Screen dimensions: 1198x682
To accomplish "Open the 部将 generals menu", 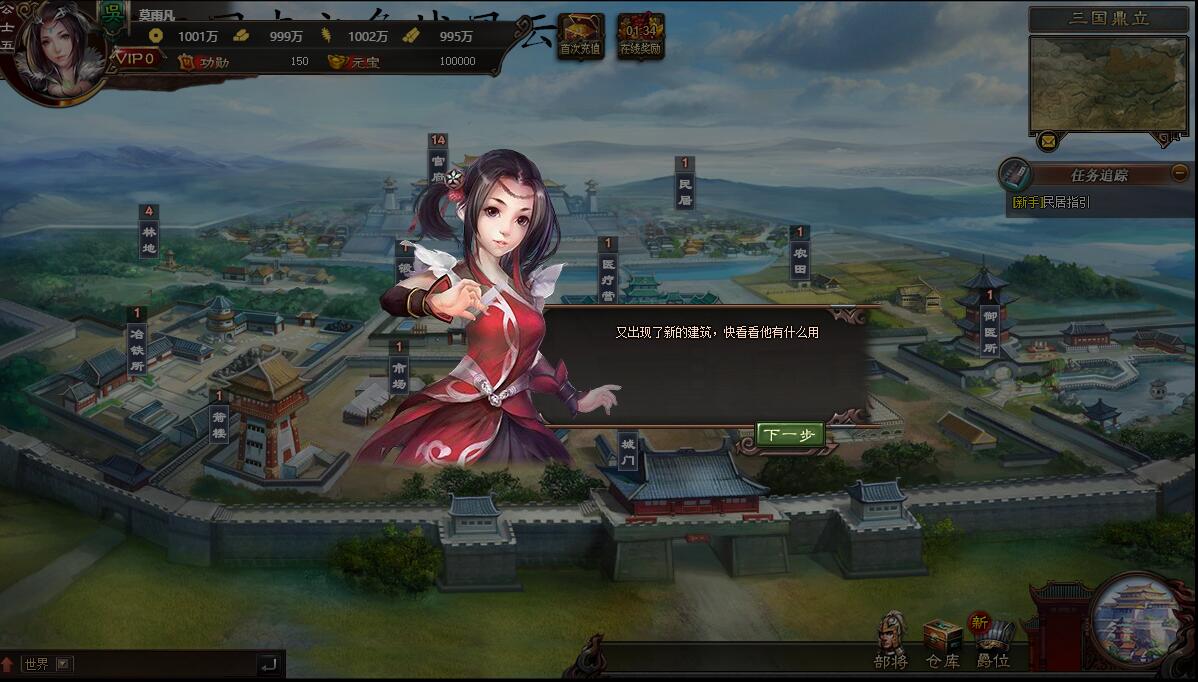I will click(x=890, y=640).
